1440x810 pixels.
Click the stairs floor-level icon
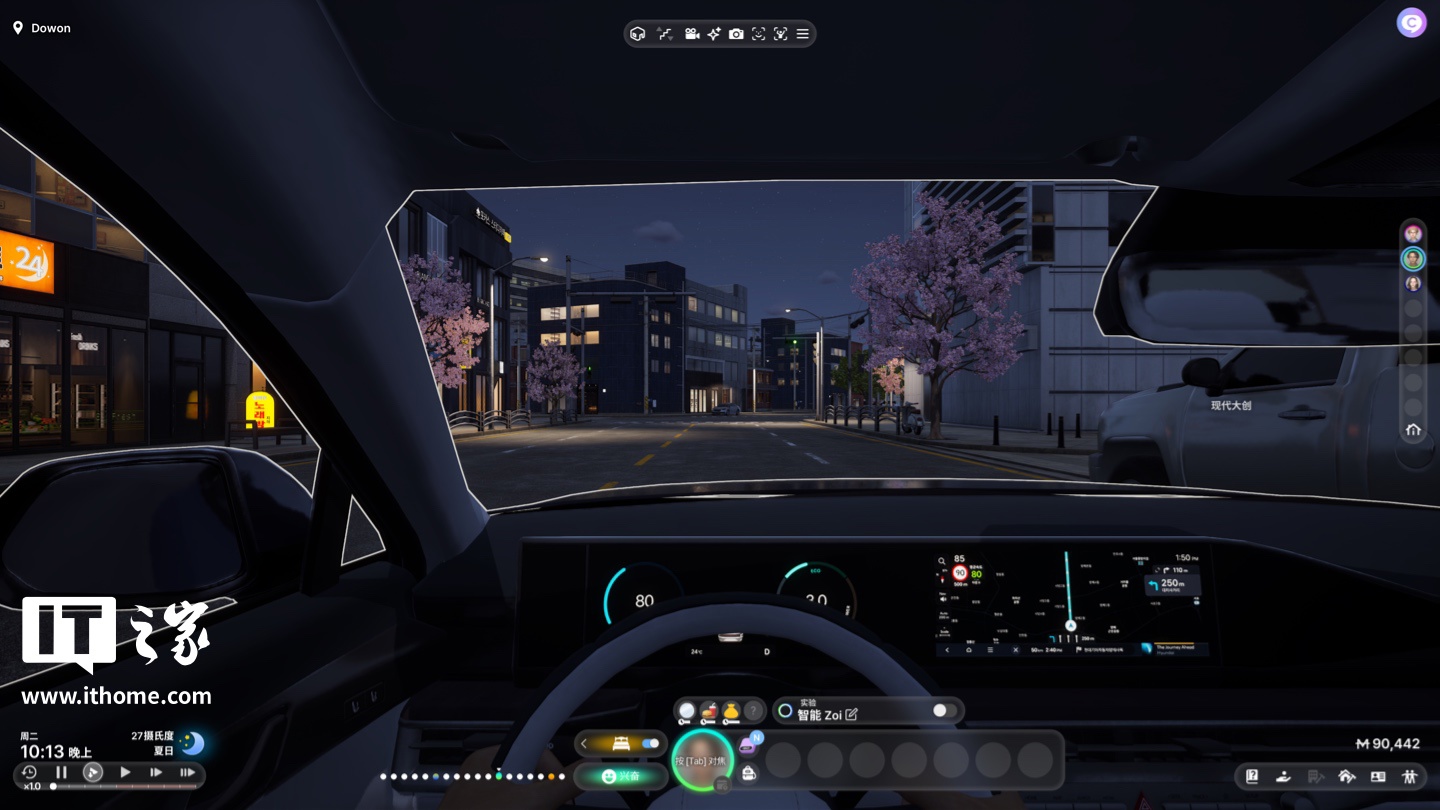[665, 34]
